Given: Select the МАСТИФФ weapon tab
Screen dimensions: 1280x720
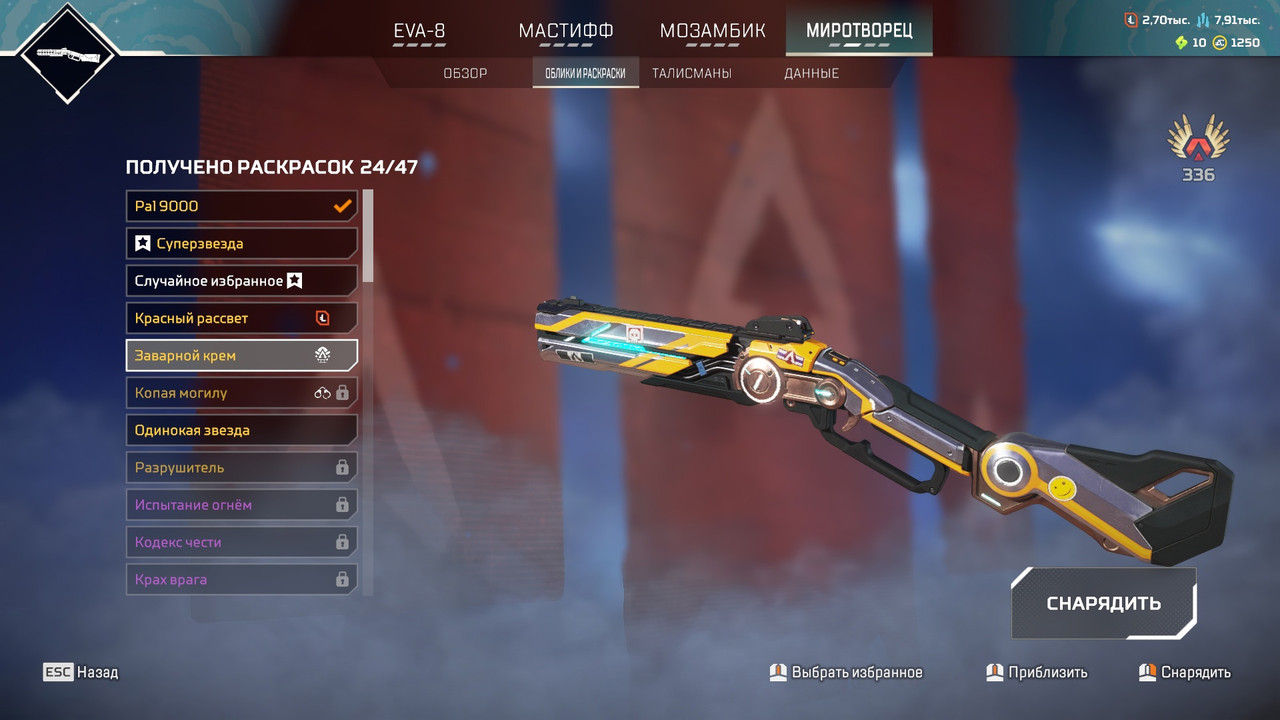Looking at the screenshot, I should click(565, 31).
